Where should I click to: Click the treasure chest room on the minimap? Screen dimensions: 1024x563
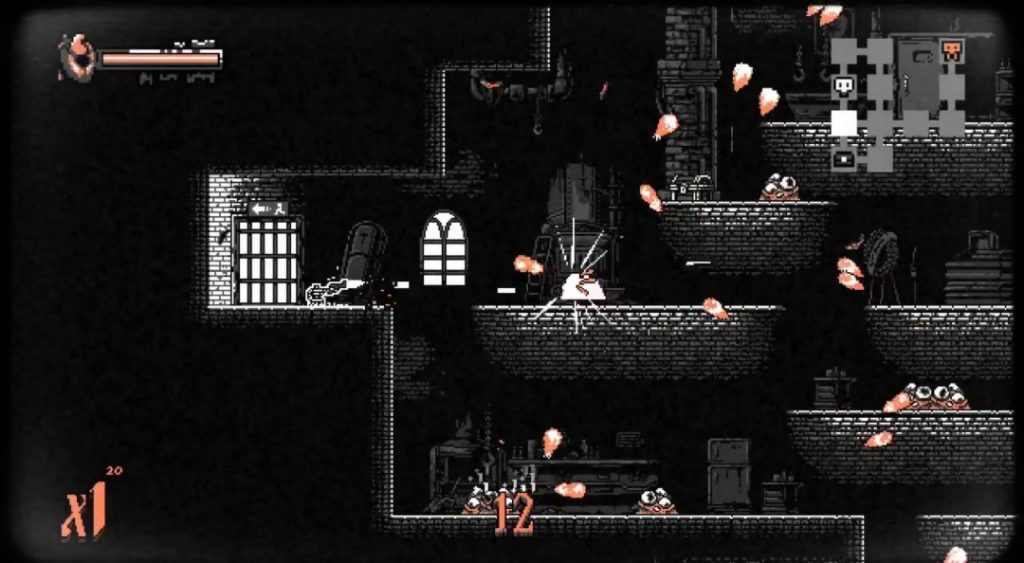tap(844, 157)
